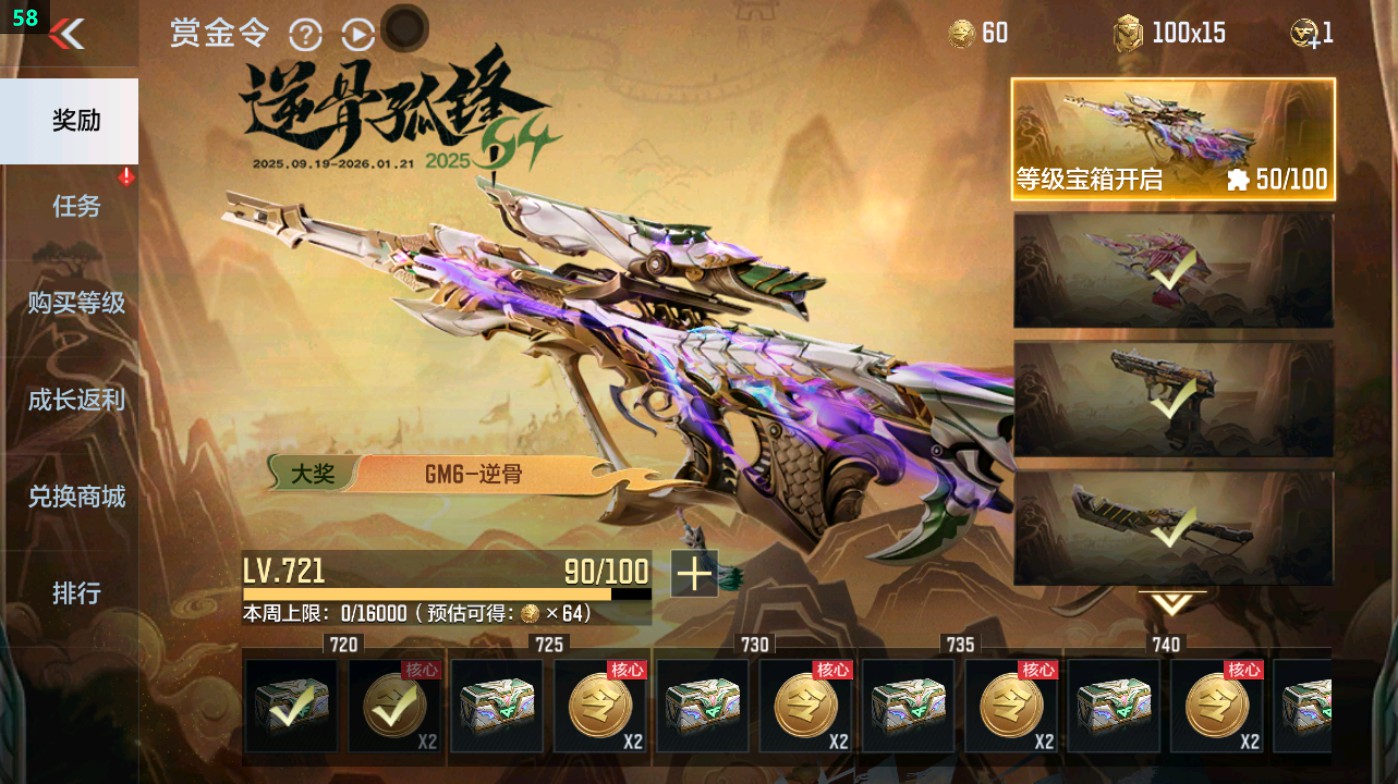Screen dimensions: 1398x784
Task: Click the +1 currency icon at top right
Action: [1305, 33]
